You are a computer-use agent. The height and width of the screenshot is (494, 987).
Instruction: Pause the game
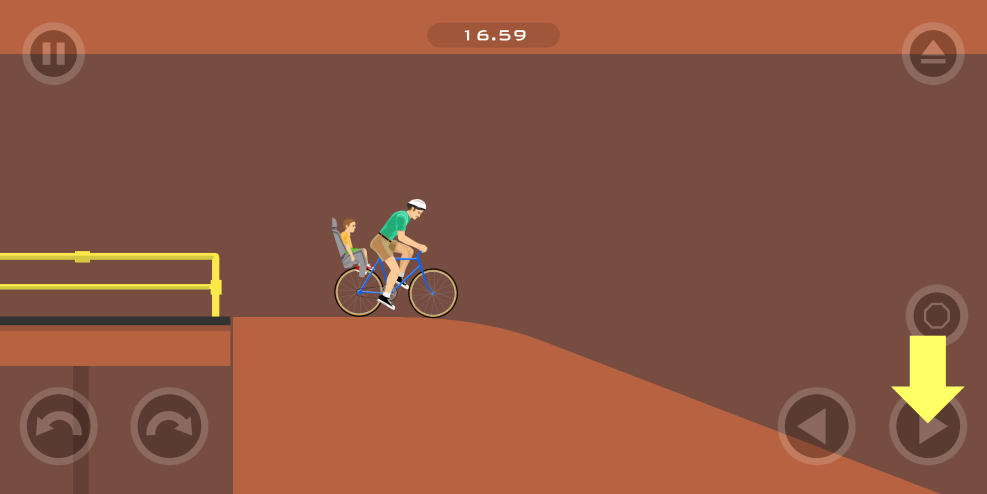point(53,53)
